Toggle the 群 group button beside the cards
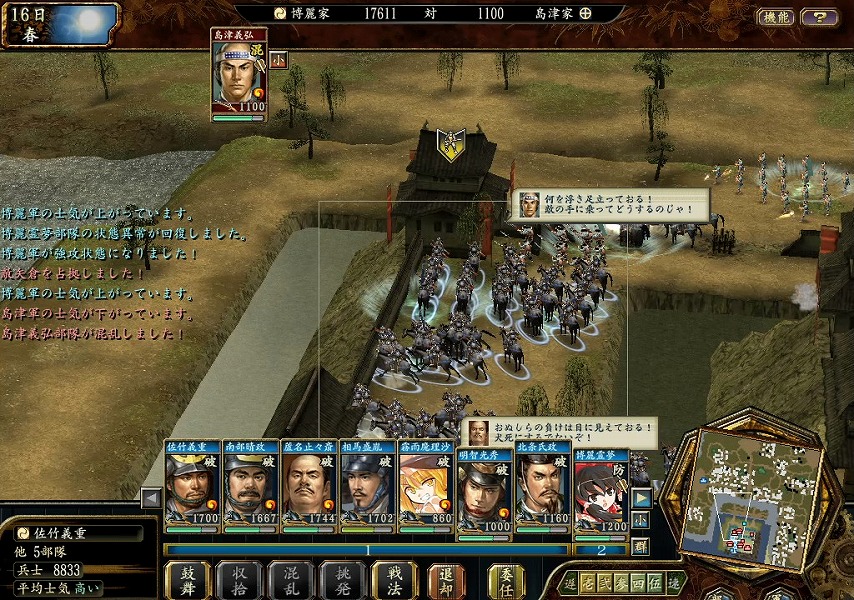The image size is (854, 600). pyautogui.click(x=640, y=546)
